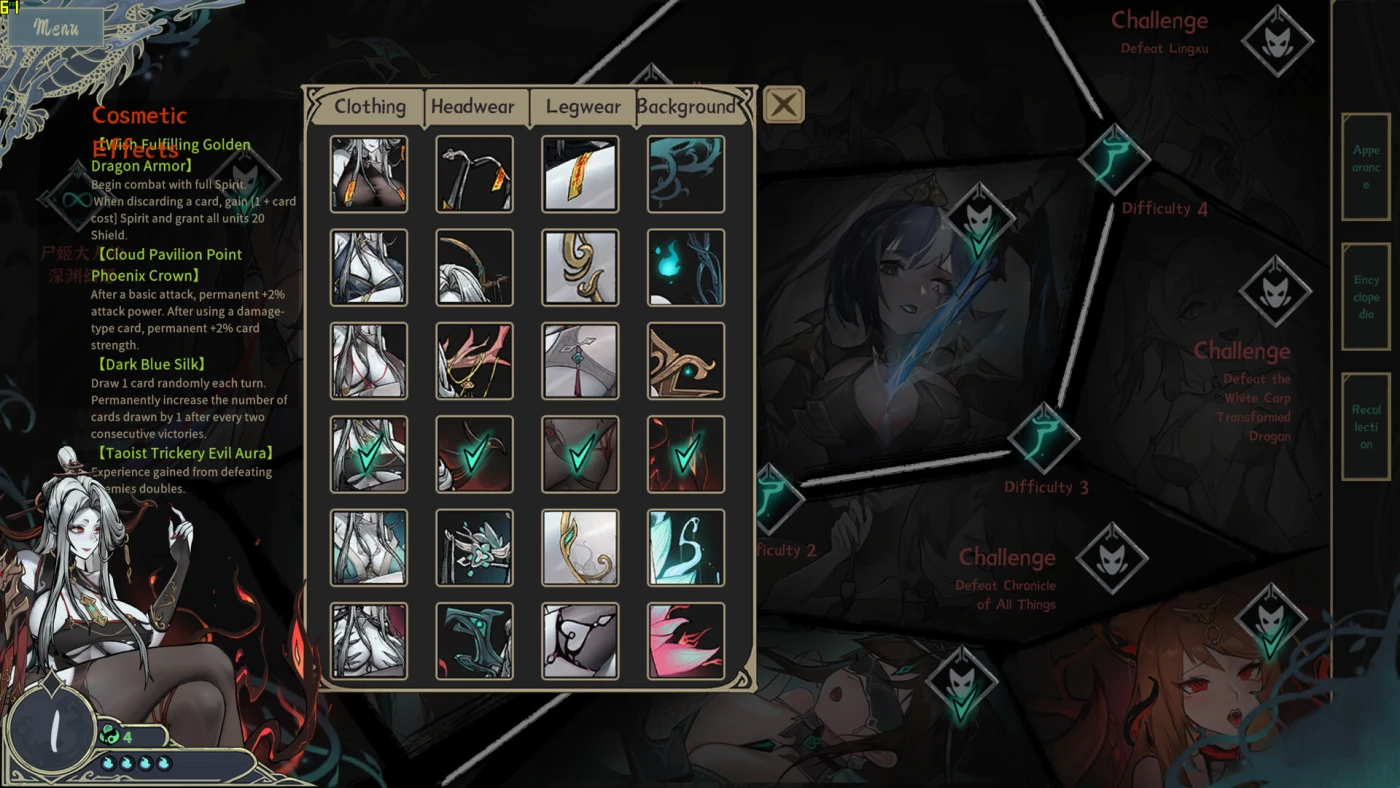Select the blue flame background thumbnail
The width and height of the screenshot is (1400, 788).
(686, 268)
